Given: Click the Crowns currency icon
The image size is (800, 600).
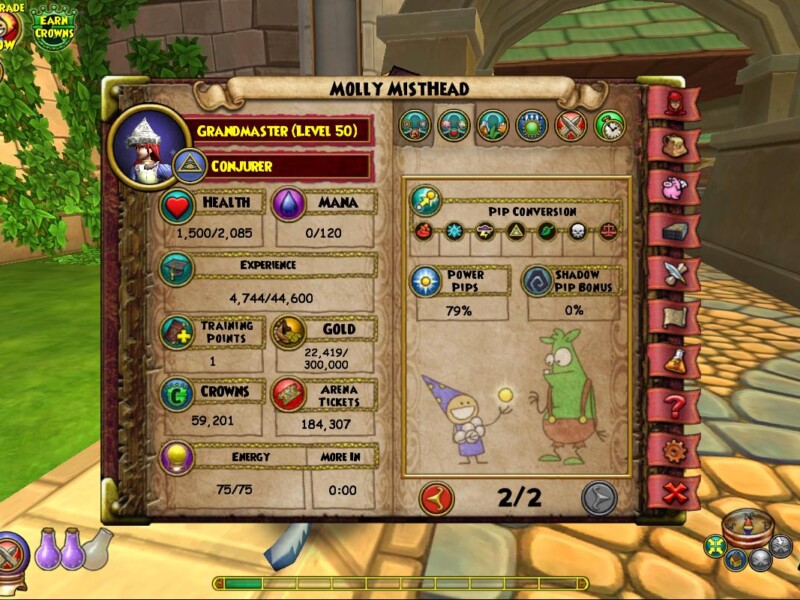Looking at the screenshot, I should (x=177, y=393).
